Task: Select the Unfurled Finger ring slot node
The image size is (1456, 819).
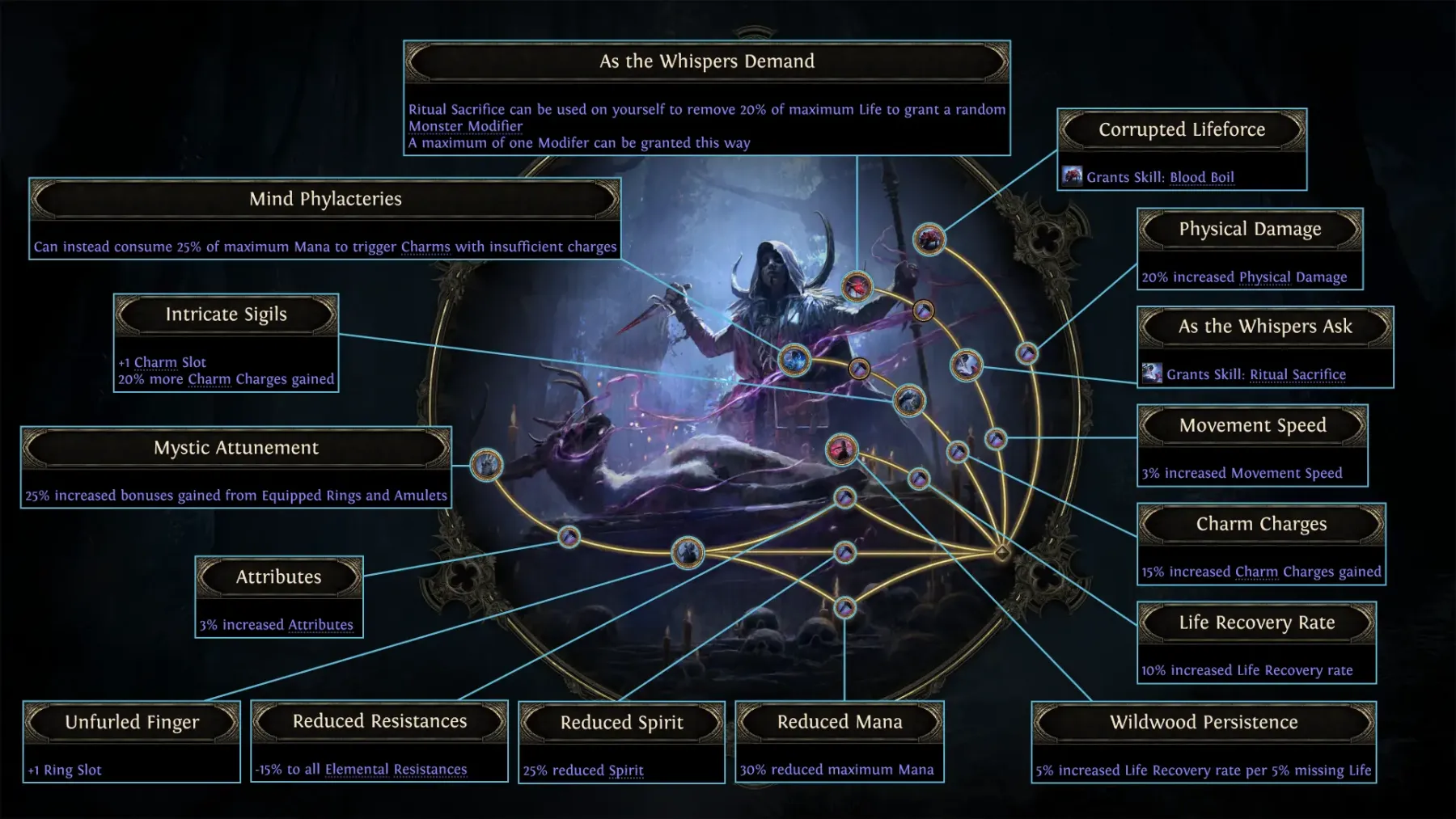Action: point(688,553)
